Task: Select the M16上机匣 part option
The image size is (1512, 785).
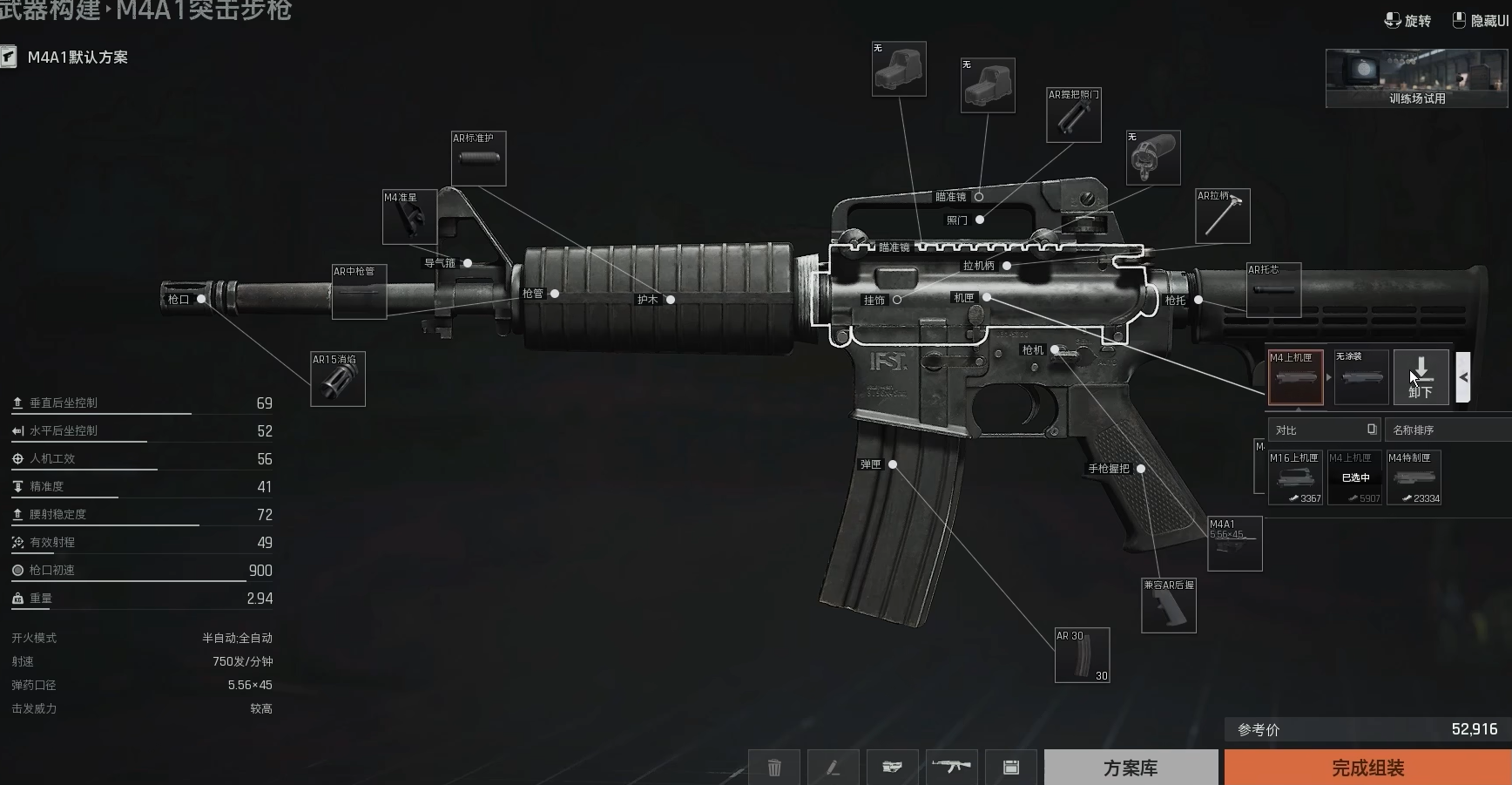Action: (x=1296, y=477)
